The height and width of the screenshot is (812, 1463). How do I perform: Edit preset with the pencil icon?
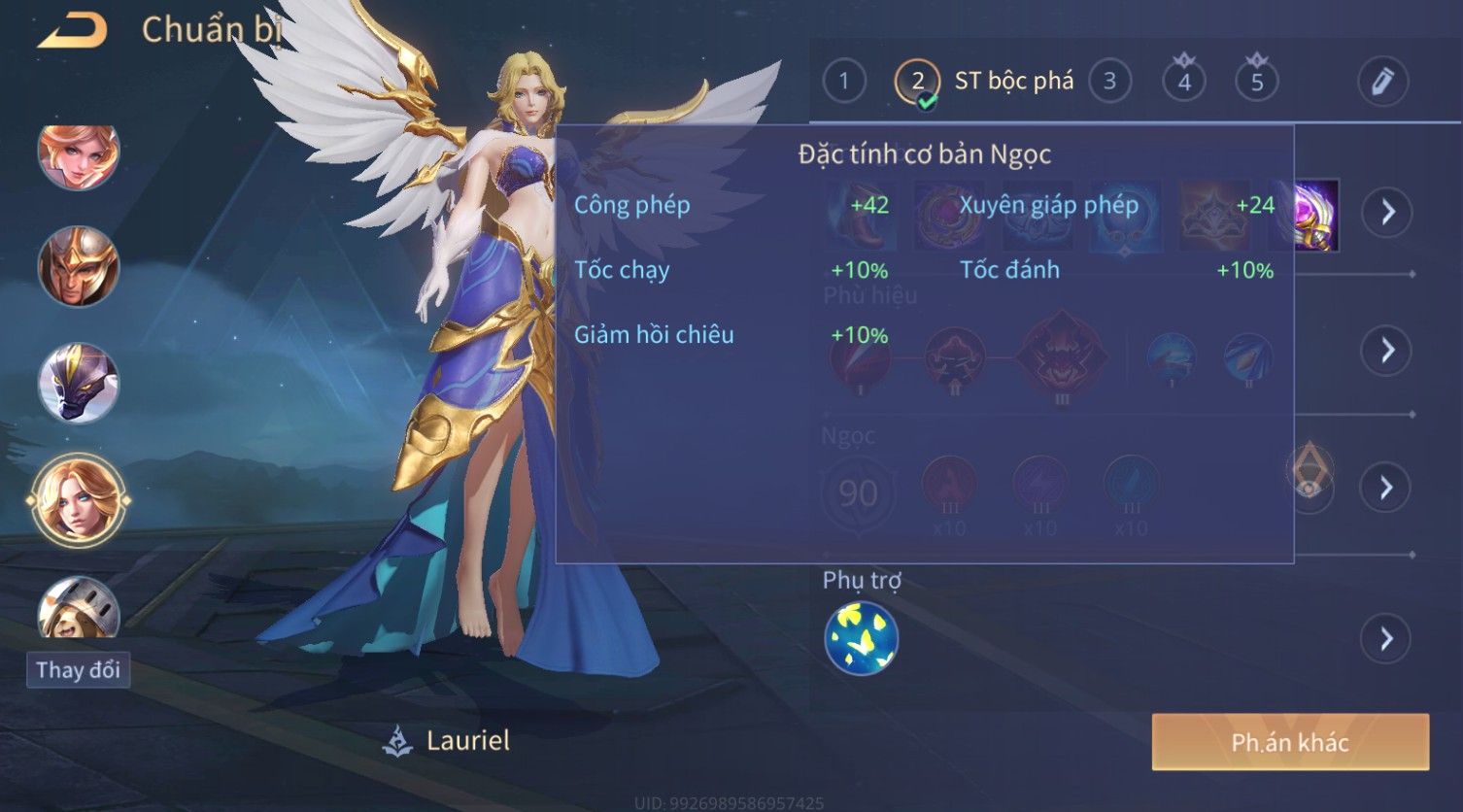coord(1381,82)
